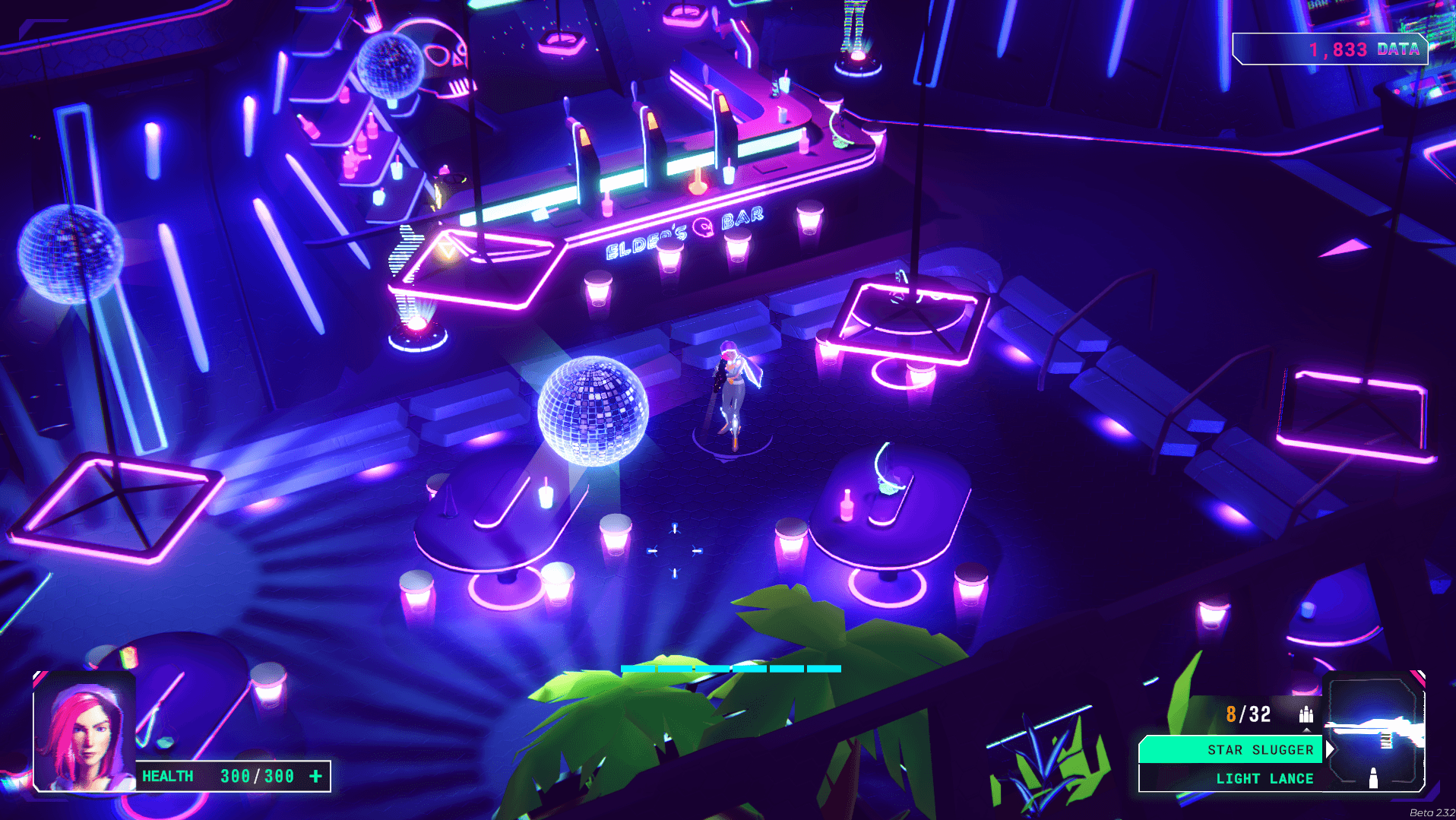The height and width of the screenshot is (820, 1456).
Task: Switch to the Light Lance weapon
Action: [1231, 778]
